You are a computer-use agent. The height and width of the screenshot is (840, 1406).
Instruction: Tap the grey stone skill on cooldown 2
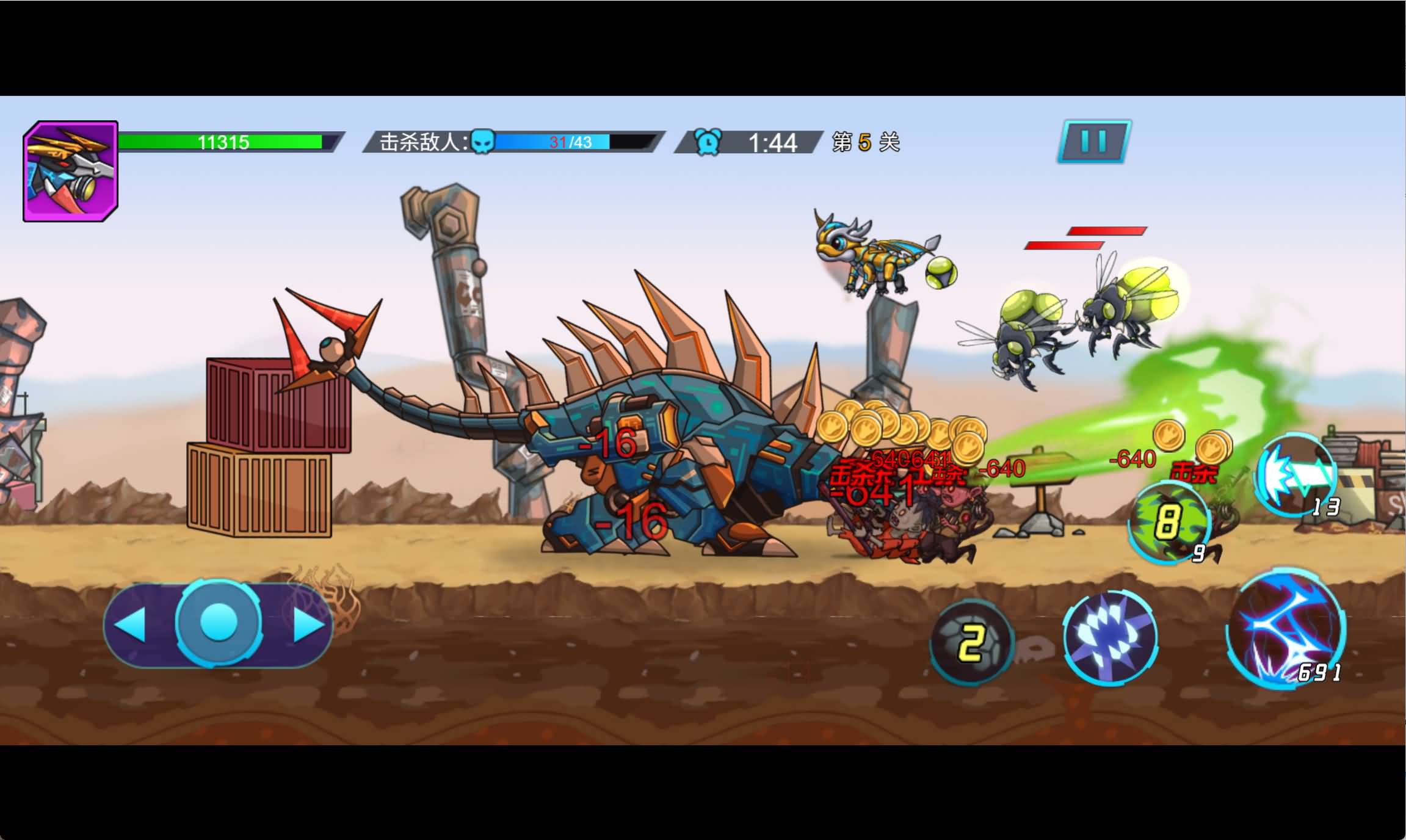971,642
